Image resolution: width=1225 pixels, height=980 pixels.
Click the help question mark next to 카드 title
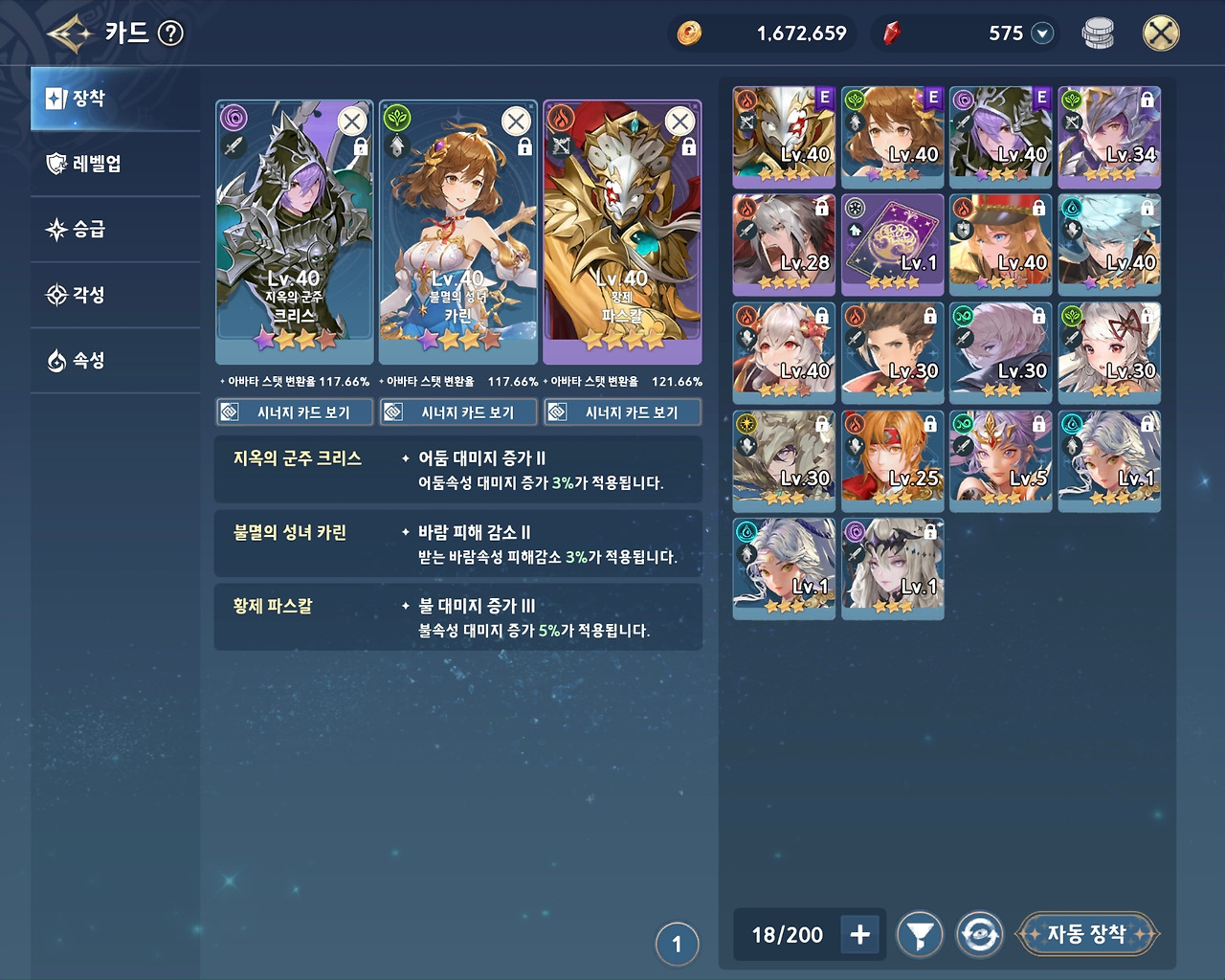pos(169,31)
